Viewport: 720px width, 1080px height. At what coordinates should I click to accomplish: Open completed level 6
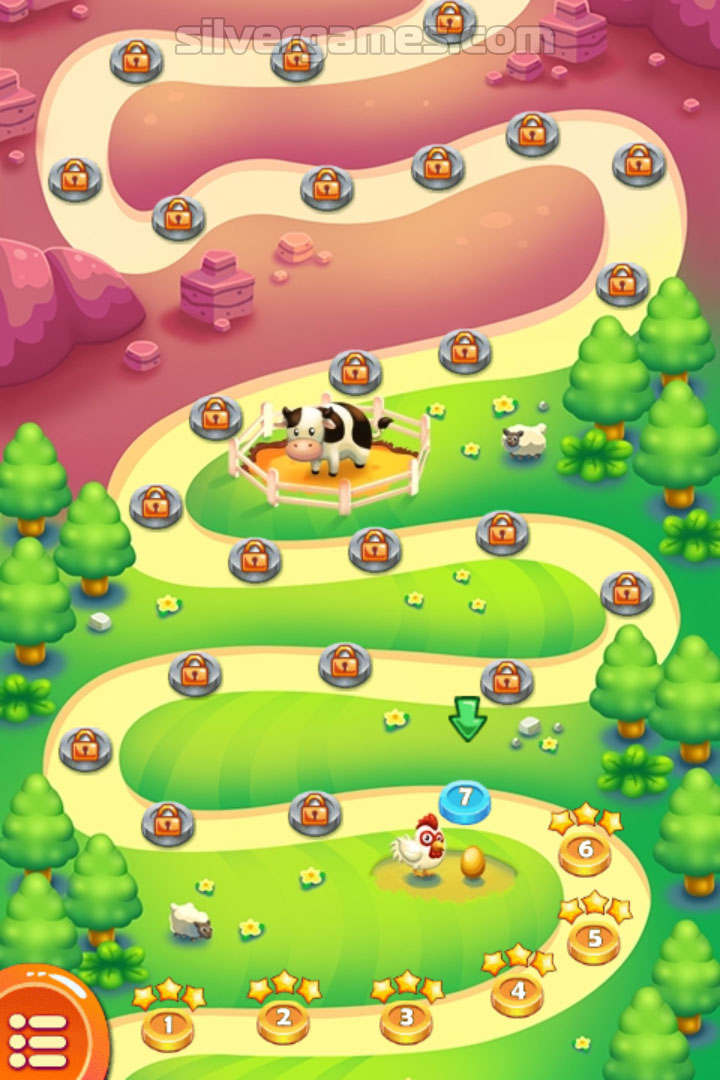pyautogui.click(x=585, y=851)
